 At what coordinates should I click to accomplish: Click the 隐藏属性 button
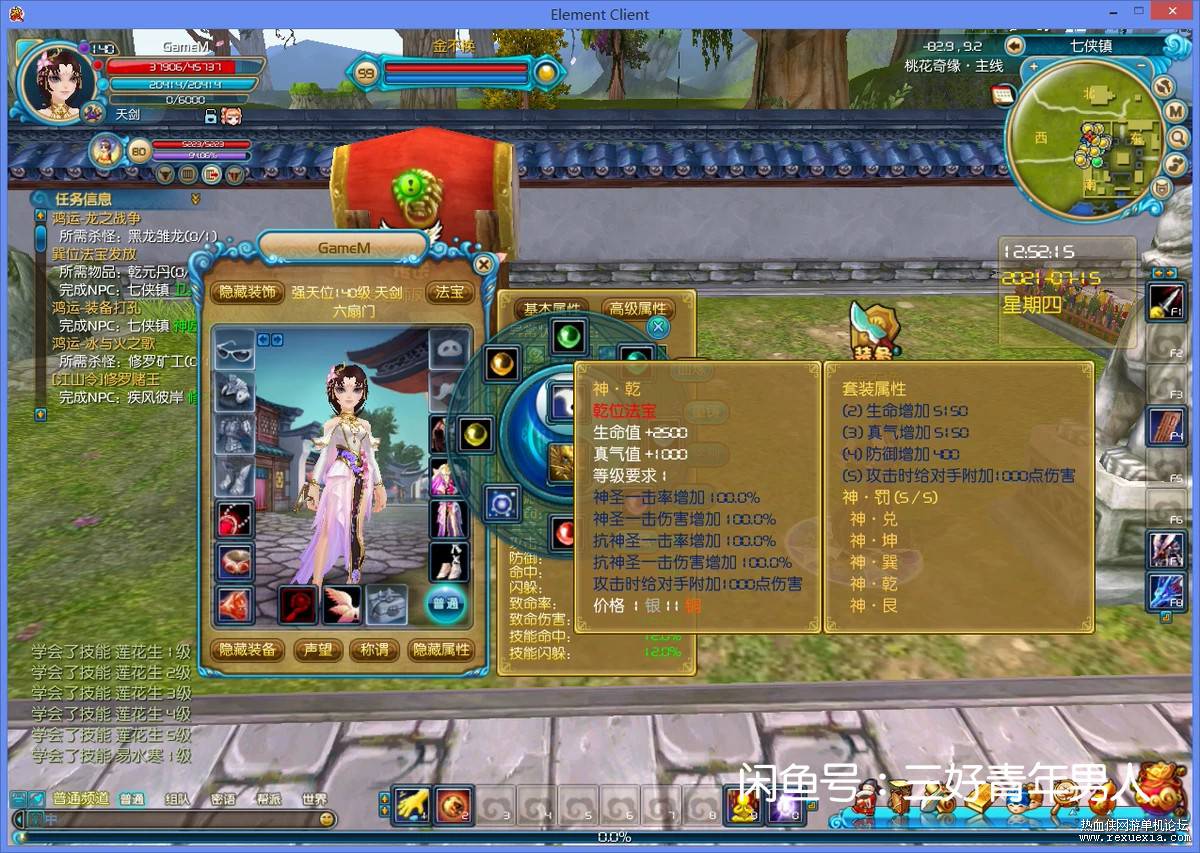tap(441, 649)
